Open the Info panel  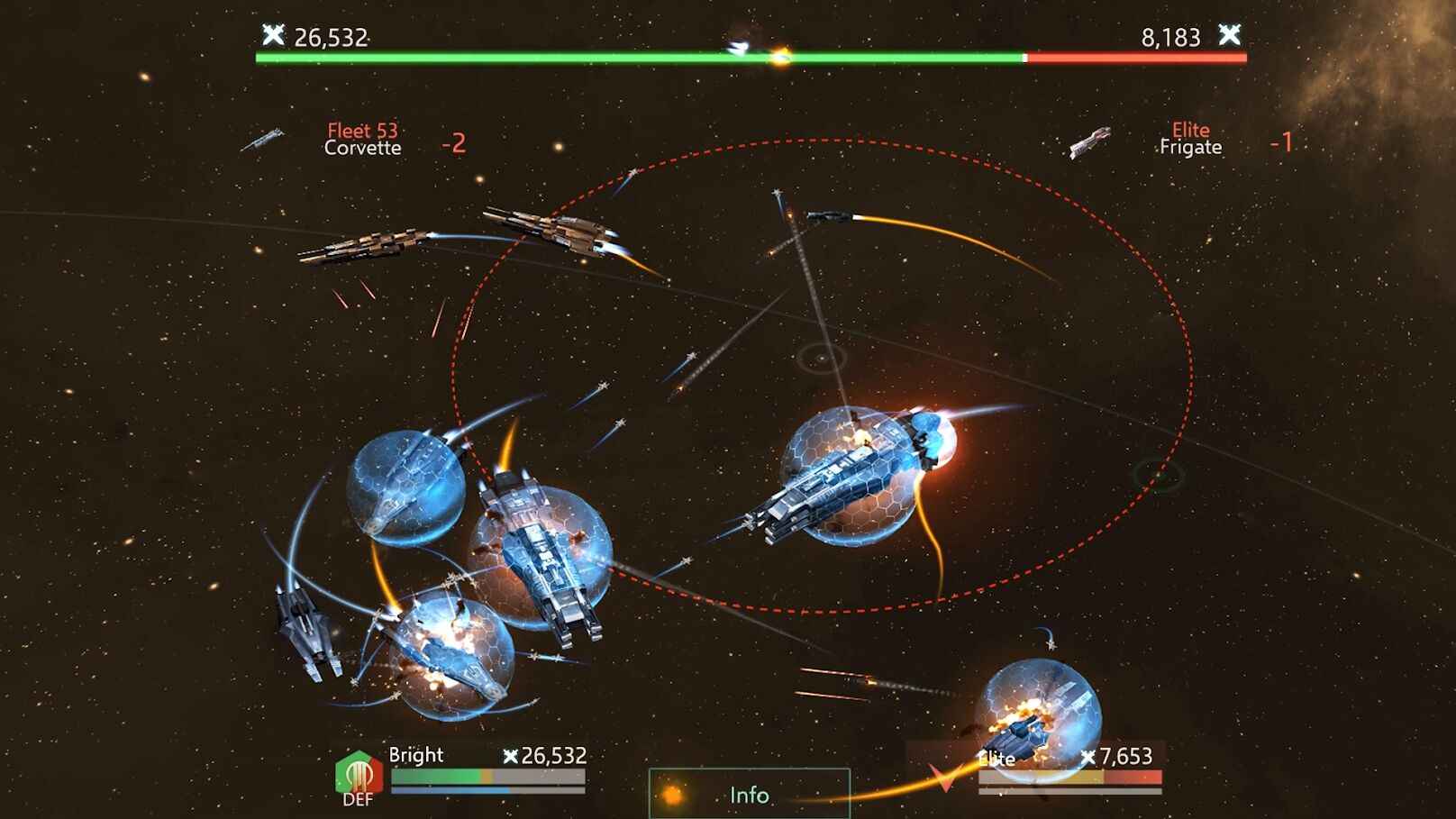(x=748, y=796)
